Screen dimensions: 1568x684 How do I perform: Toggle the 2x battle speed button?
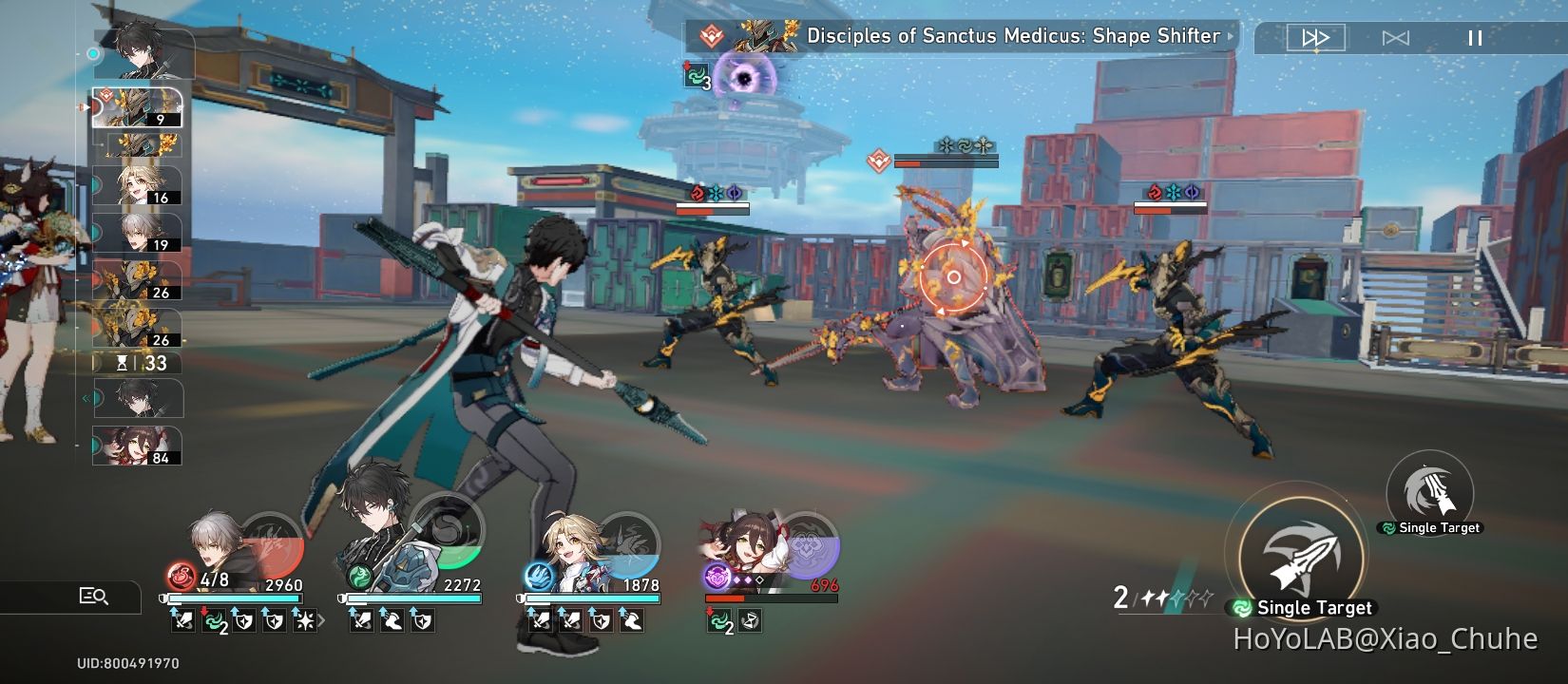tap(1315, 38)
